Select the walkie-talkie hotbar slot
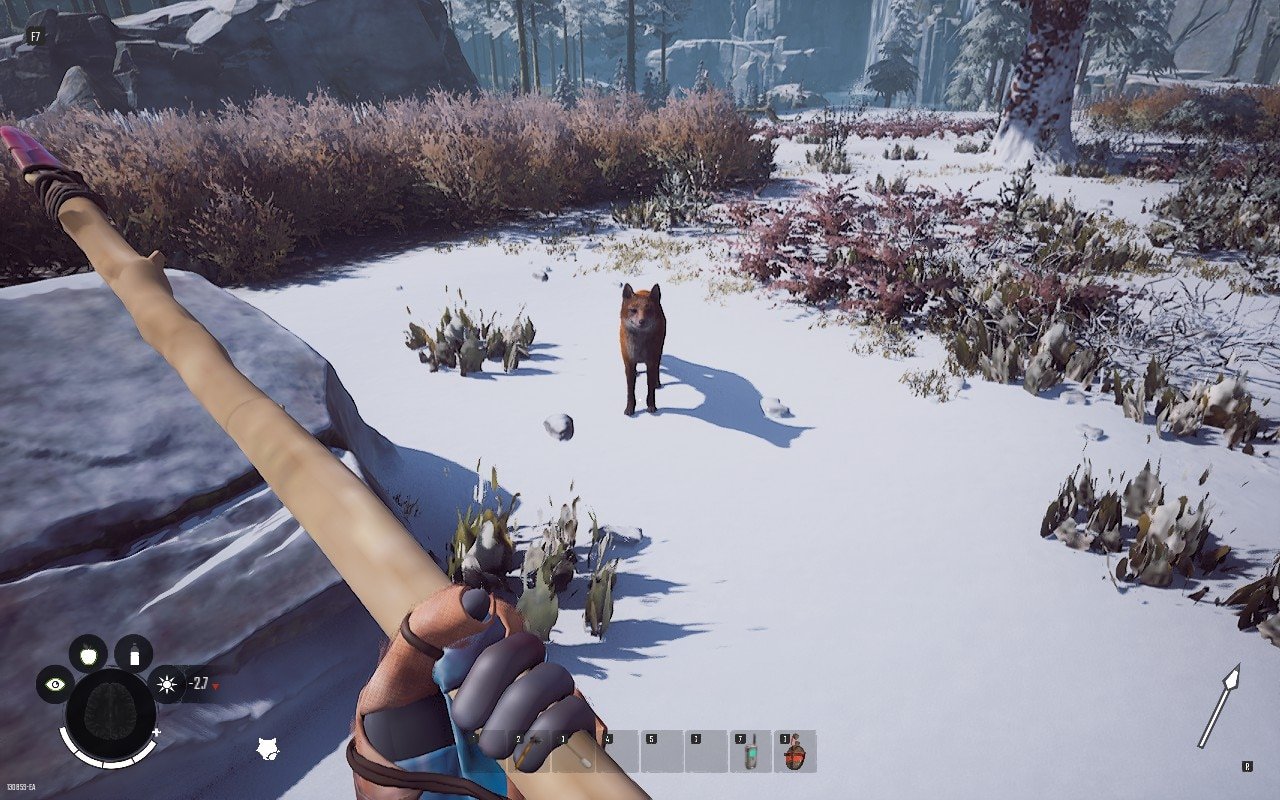Screen dimensions: 1280x800 click(x=751, y=752)
